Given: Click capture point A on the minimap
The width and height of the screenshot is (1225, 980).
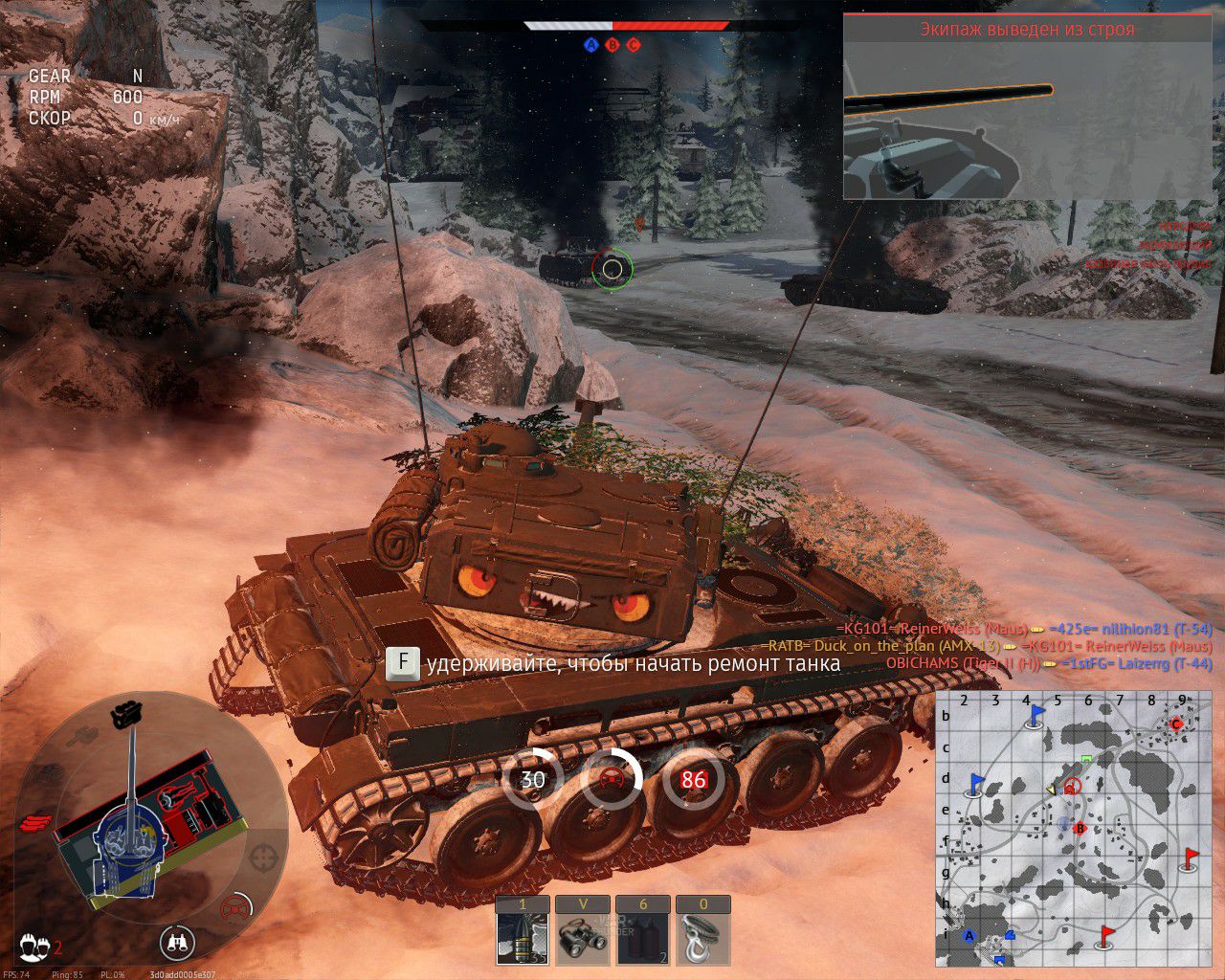Looking at the screenshot, I should (x=969, y=936).
